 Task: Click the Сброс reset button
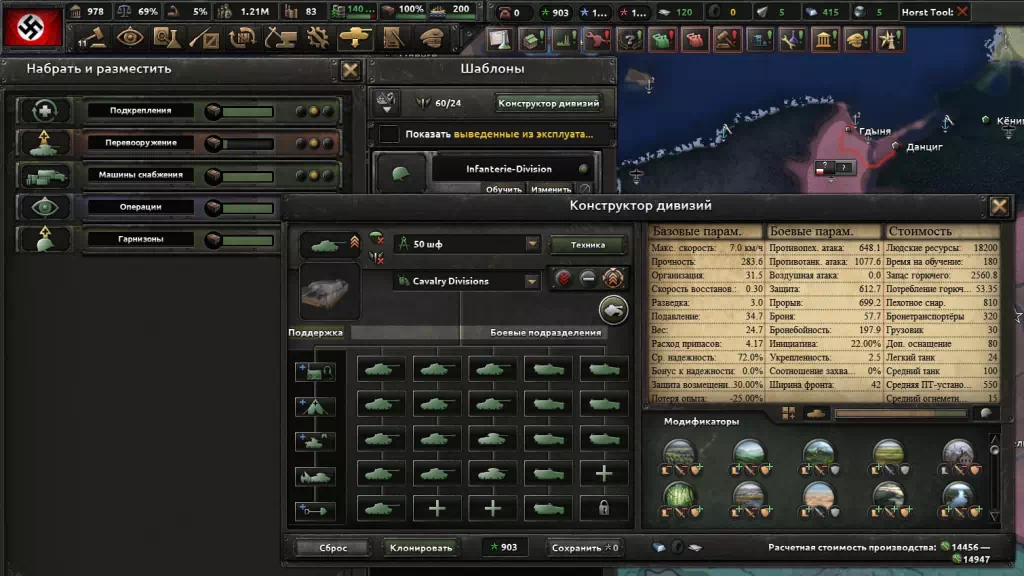click(333, 548)
